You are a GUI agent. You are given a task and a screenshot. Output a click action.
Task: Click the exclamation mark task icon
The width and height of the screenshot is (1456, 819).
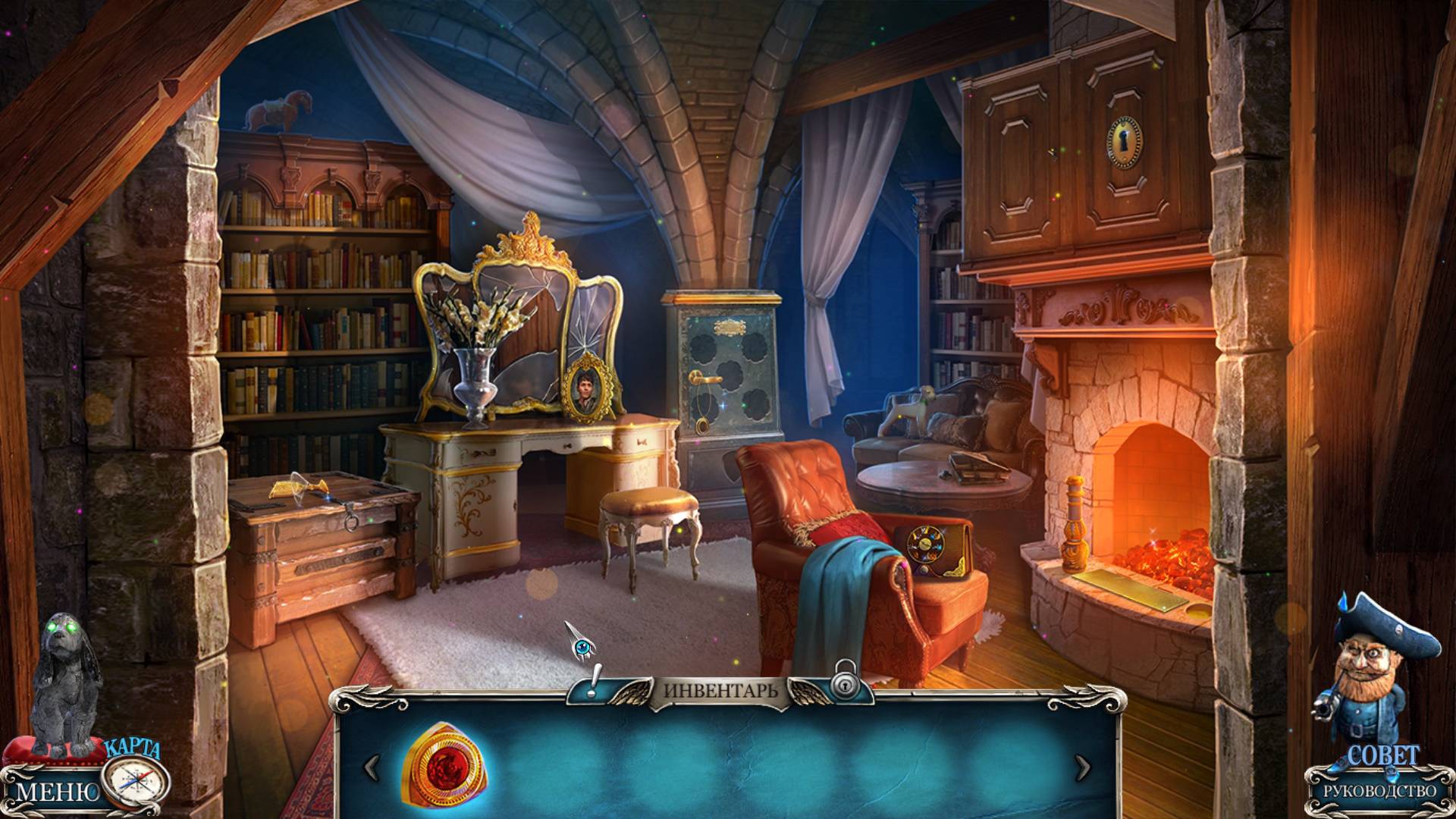pyautogui.click(x=596, y=680)
